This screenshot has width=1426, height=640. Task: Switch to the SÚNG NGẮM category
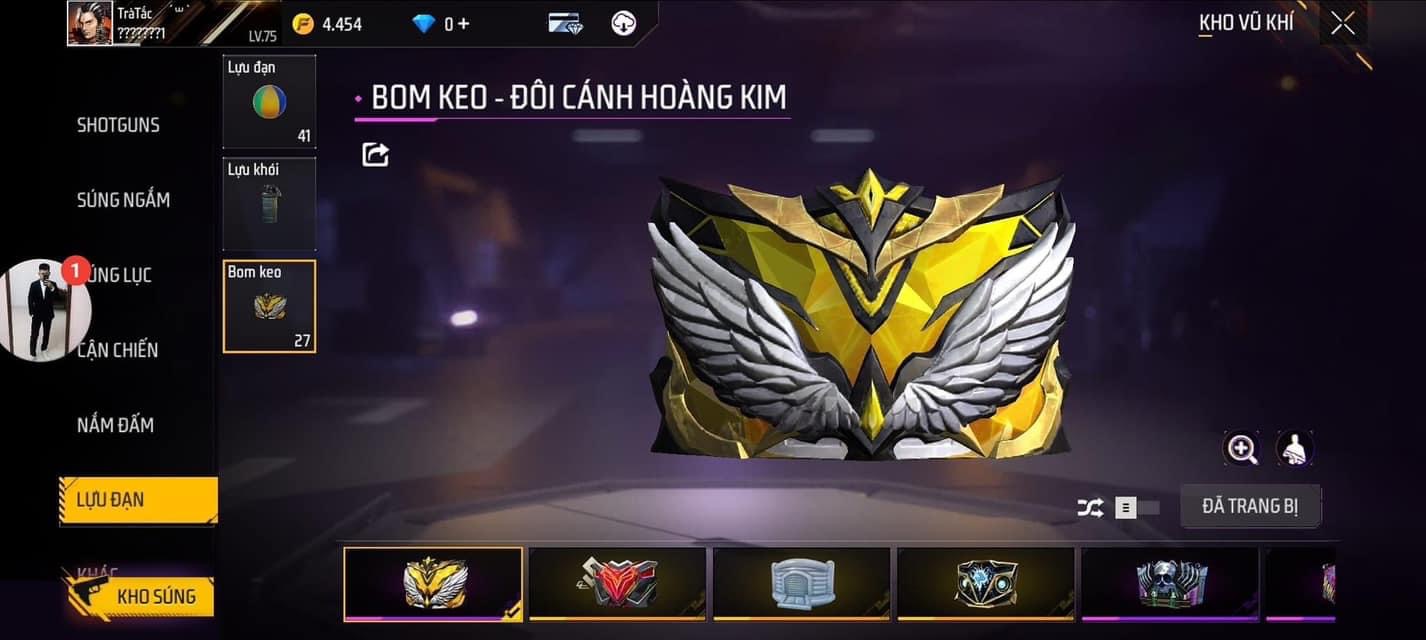(x=123, y=200)
